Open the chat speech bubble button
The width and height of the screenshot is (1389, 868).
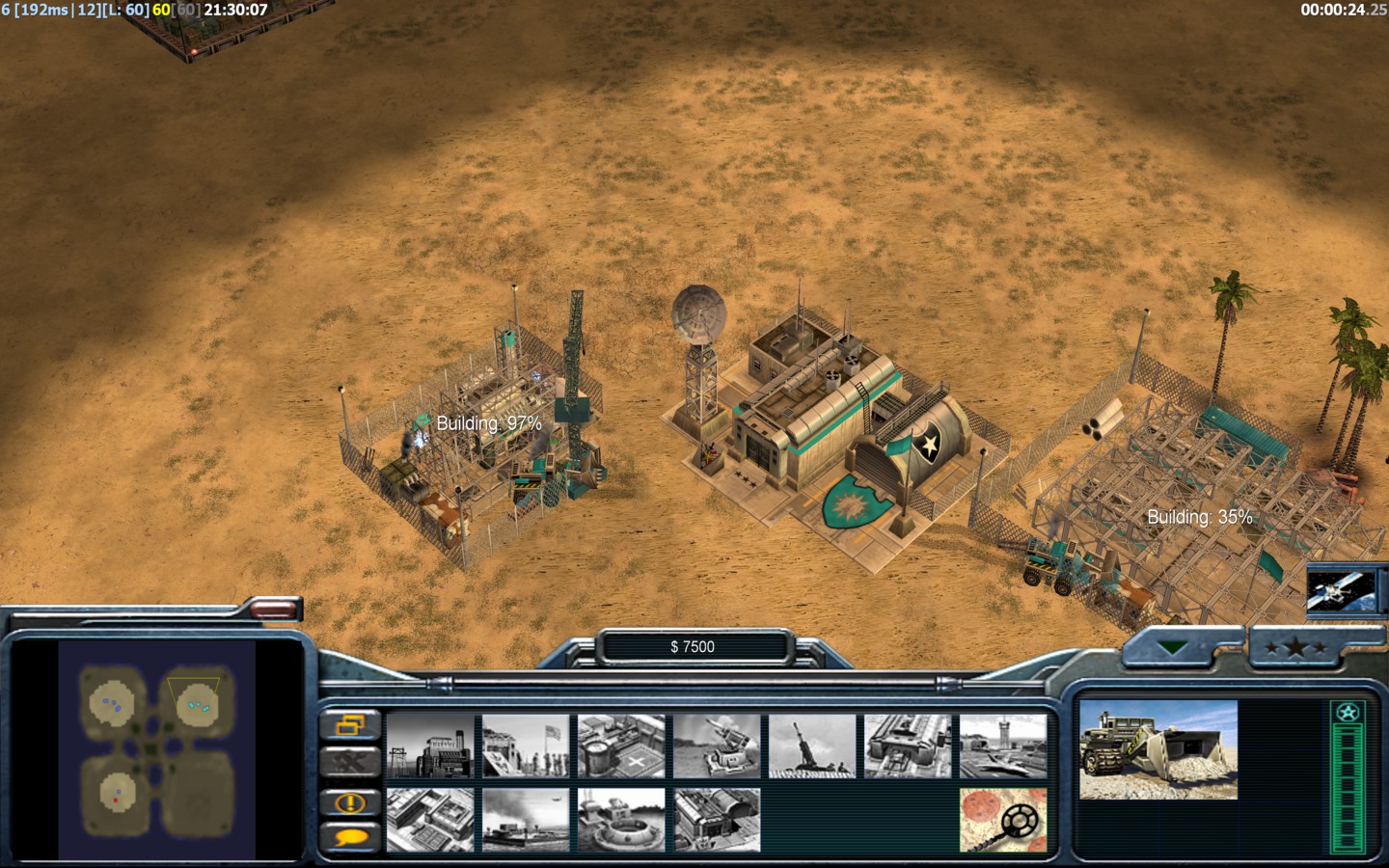(350, 836)
